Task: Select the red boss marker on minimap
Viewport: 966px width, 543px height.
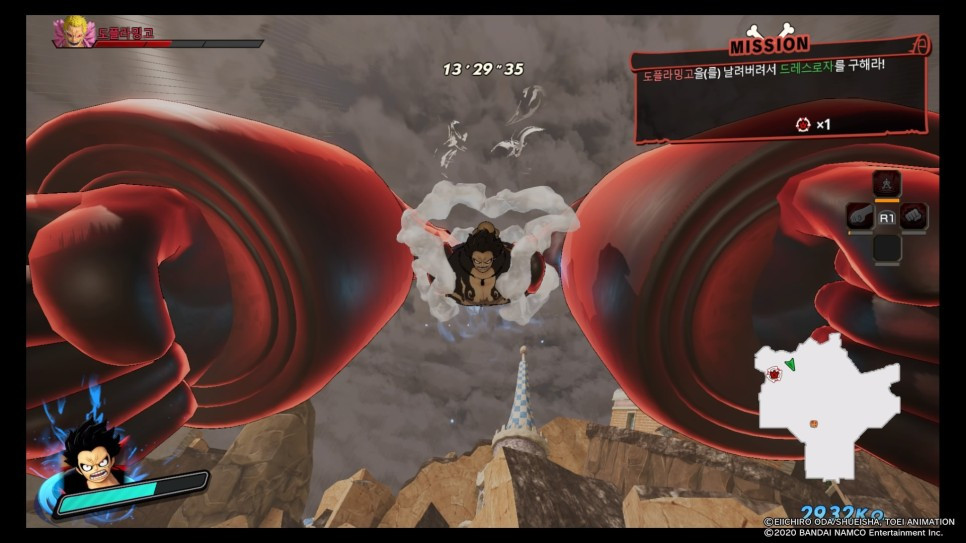Action: click(773, 375)
